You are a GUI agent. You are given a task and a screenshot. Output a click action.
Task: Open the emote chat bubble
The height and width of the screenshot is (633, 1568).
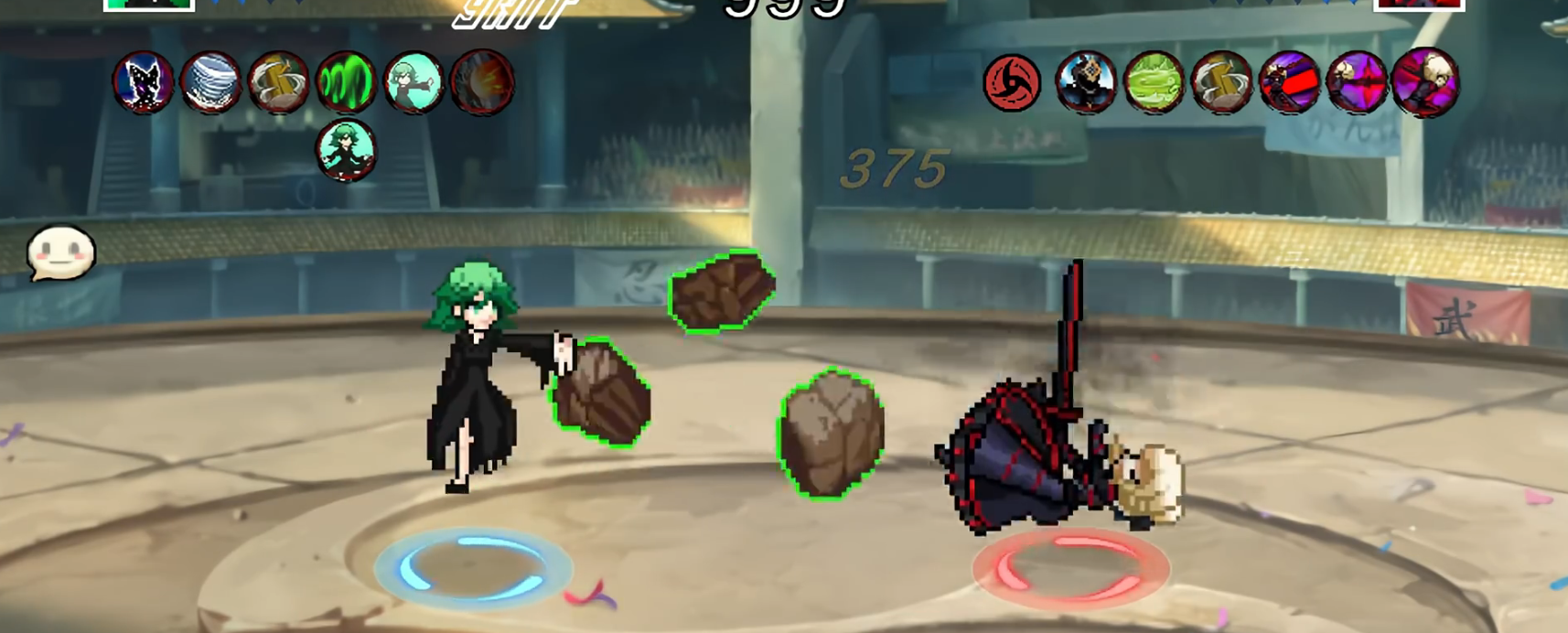pos(61,253)
